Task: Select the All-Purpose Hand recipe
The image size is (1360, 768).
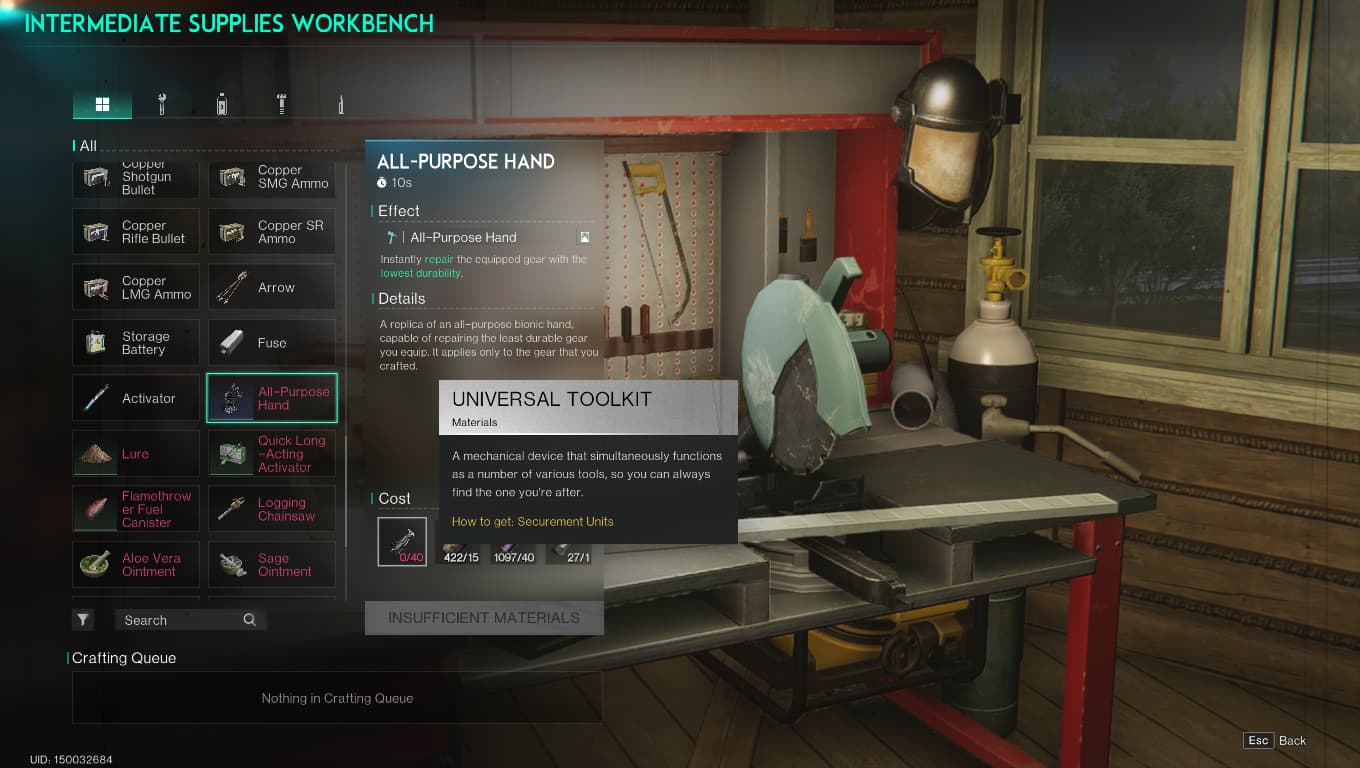Action: point(272,398)
